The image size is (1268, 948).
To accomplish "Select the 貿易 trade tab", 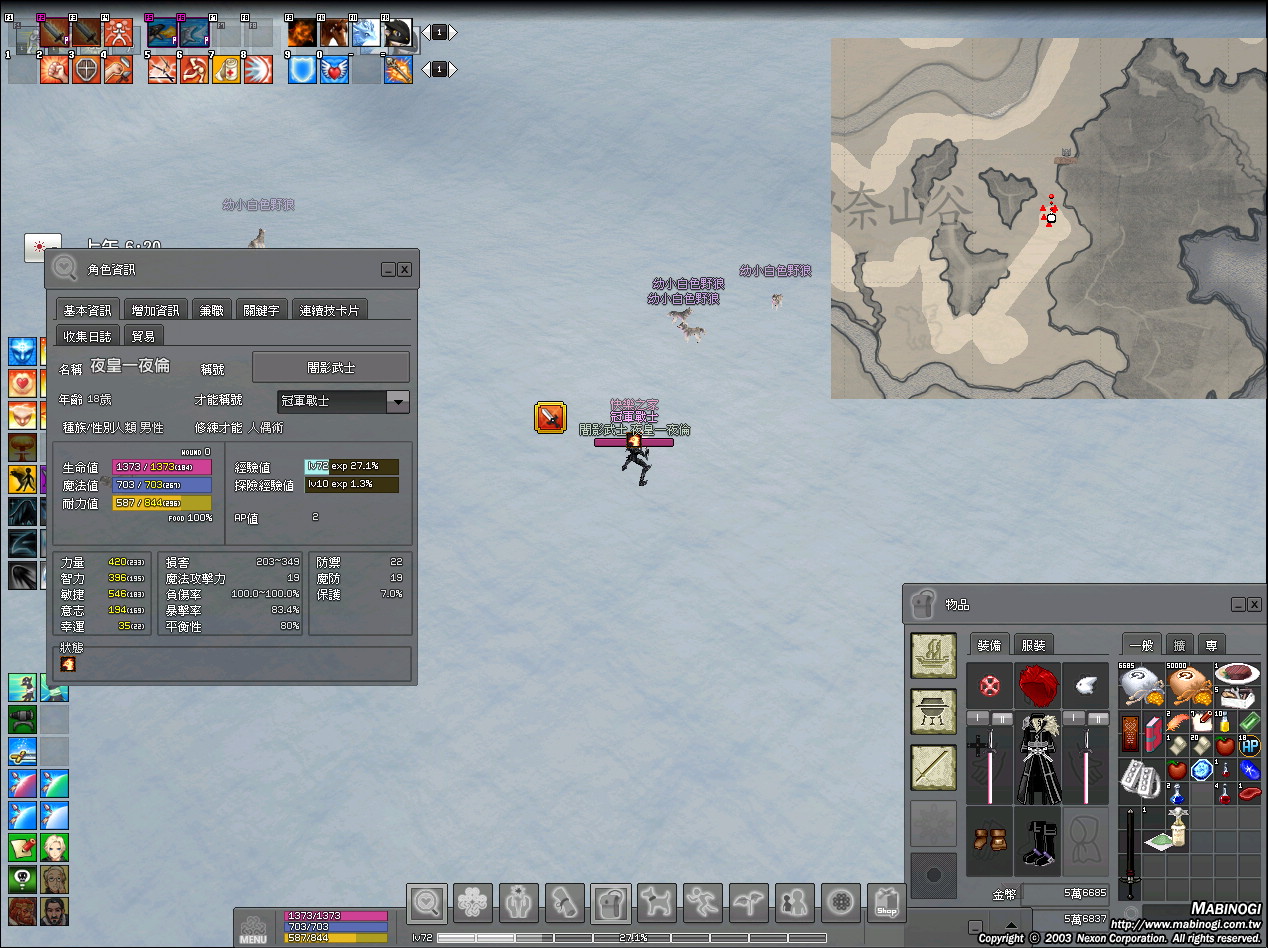I will coord(143,336).
